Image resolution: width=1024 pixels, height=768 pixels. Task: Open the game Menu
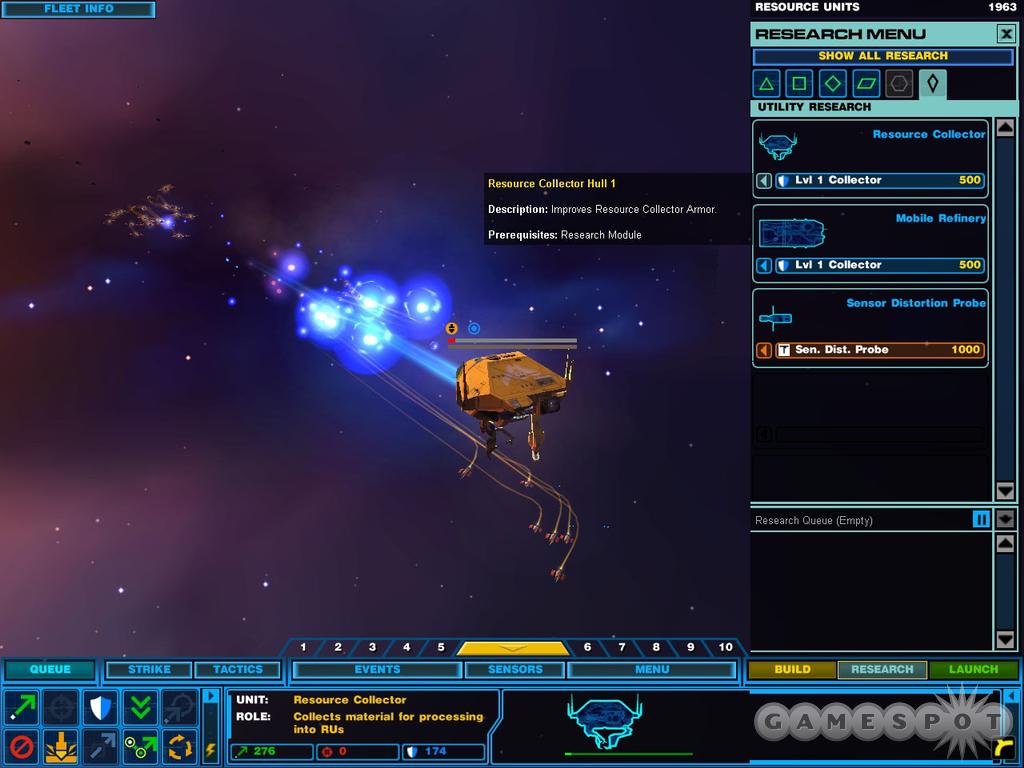(x=652, y=669)
